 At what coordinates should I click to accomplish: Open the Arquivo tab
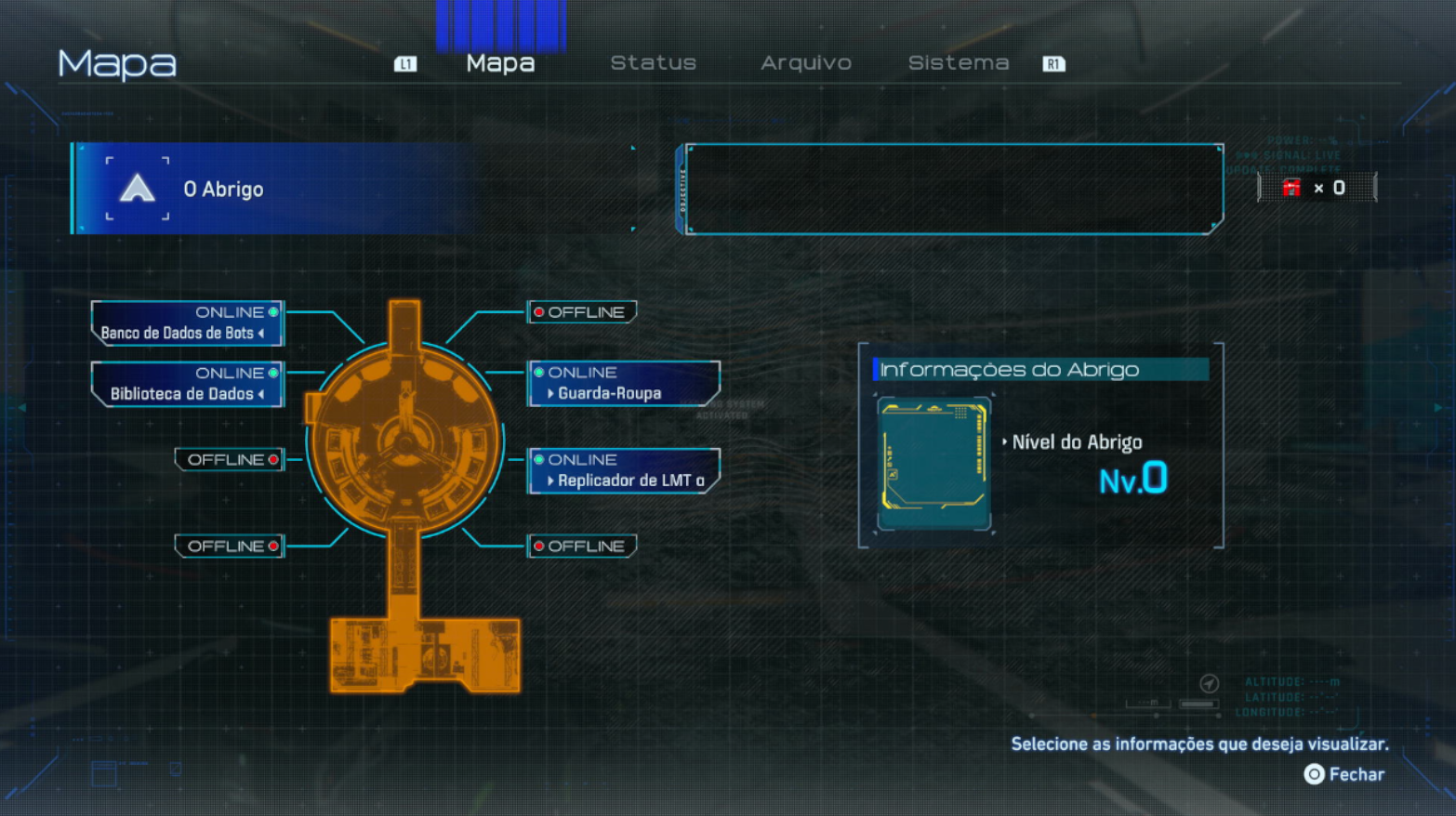(805, 63)
